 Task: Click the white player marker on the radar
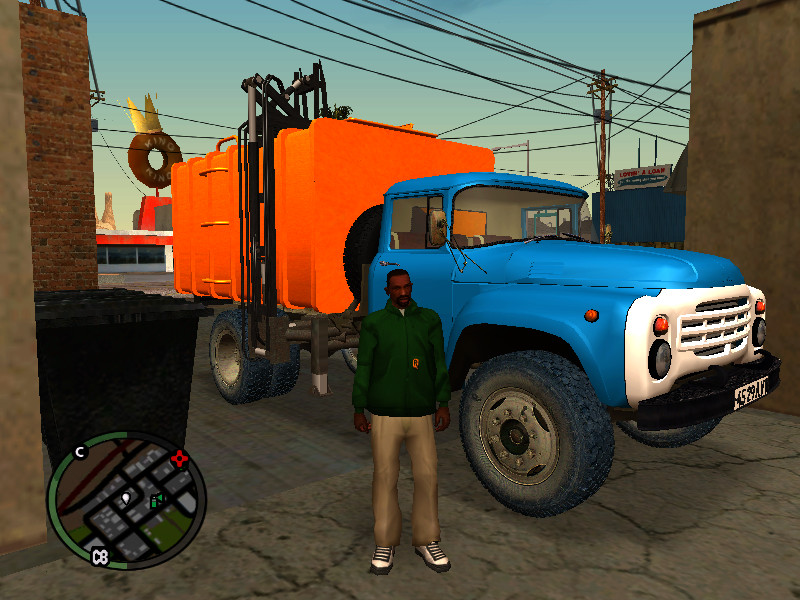coord(127,497)
